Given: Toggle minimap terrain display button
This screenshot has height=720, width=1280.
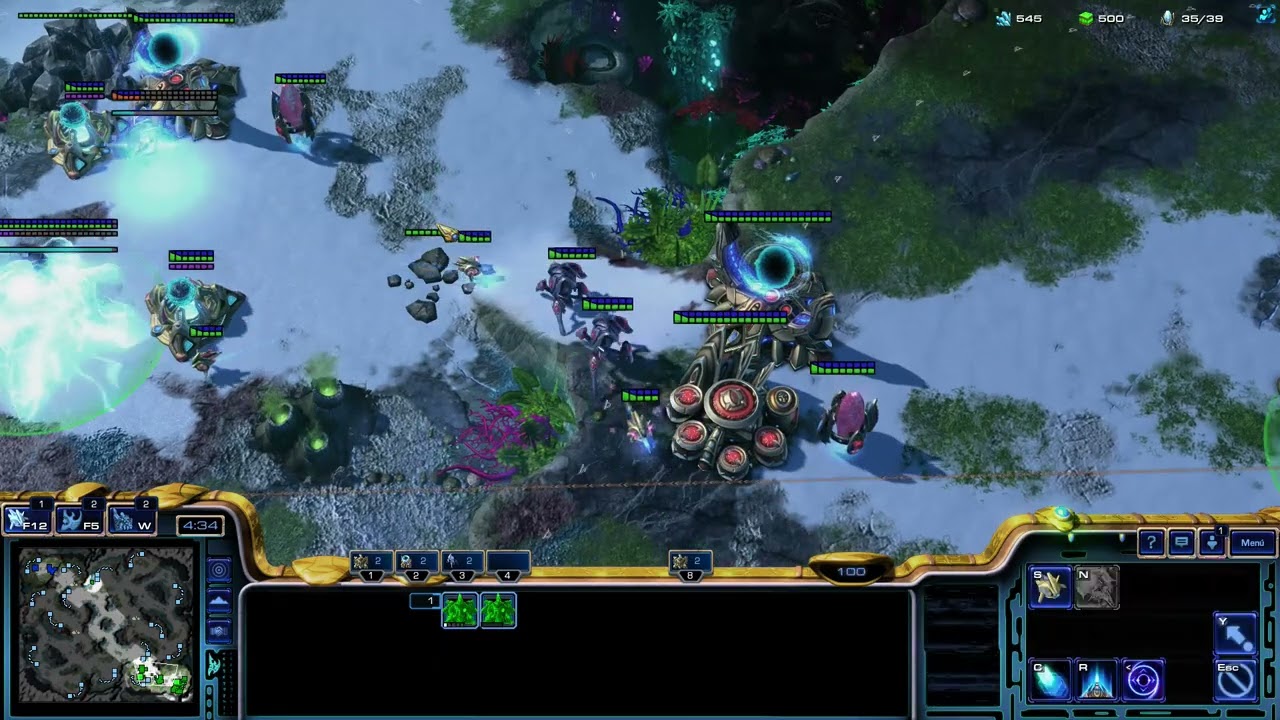Looking at the screenshot, I should (x=219, y=600).
